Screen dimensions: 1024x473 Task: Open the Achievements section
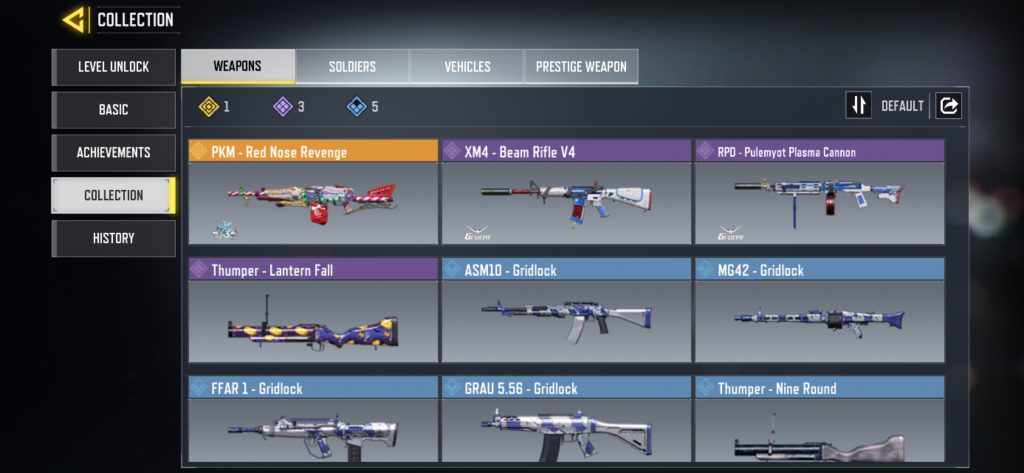(113, 153)
